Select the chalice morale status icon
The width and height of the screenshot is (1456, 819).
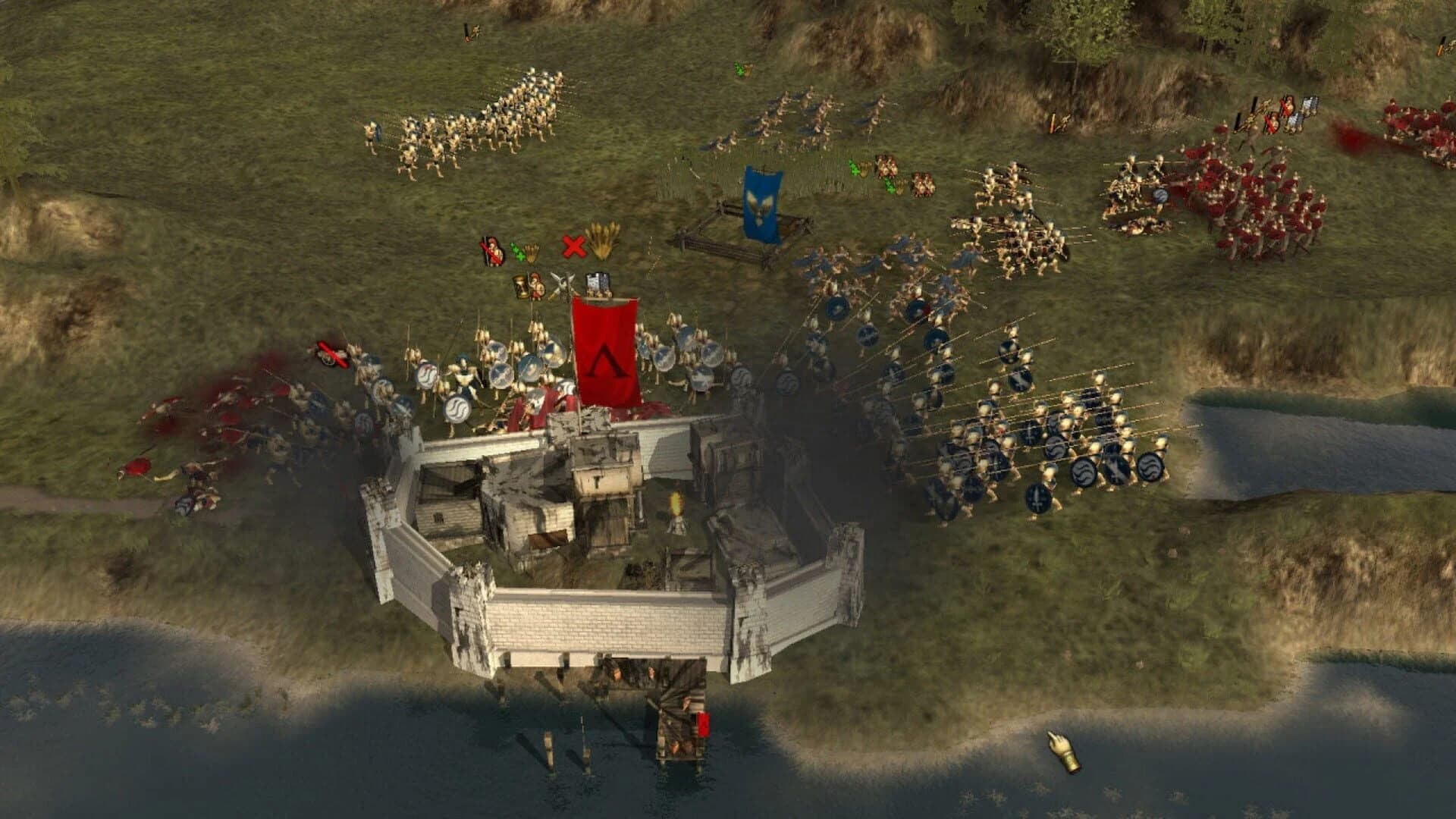[521, 287]
